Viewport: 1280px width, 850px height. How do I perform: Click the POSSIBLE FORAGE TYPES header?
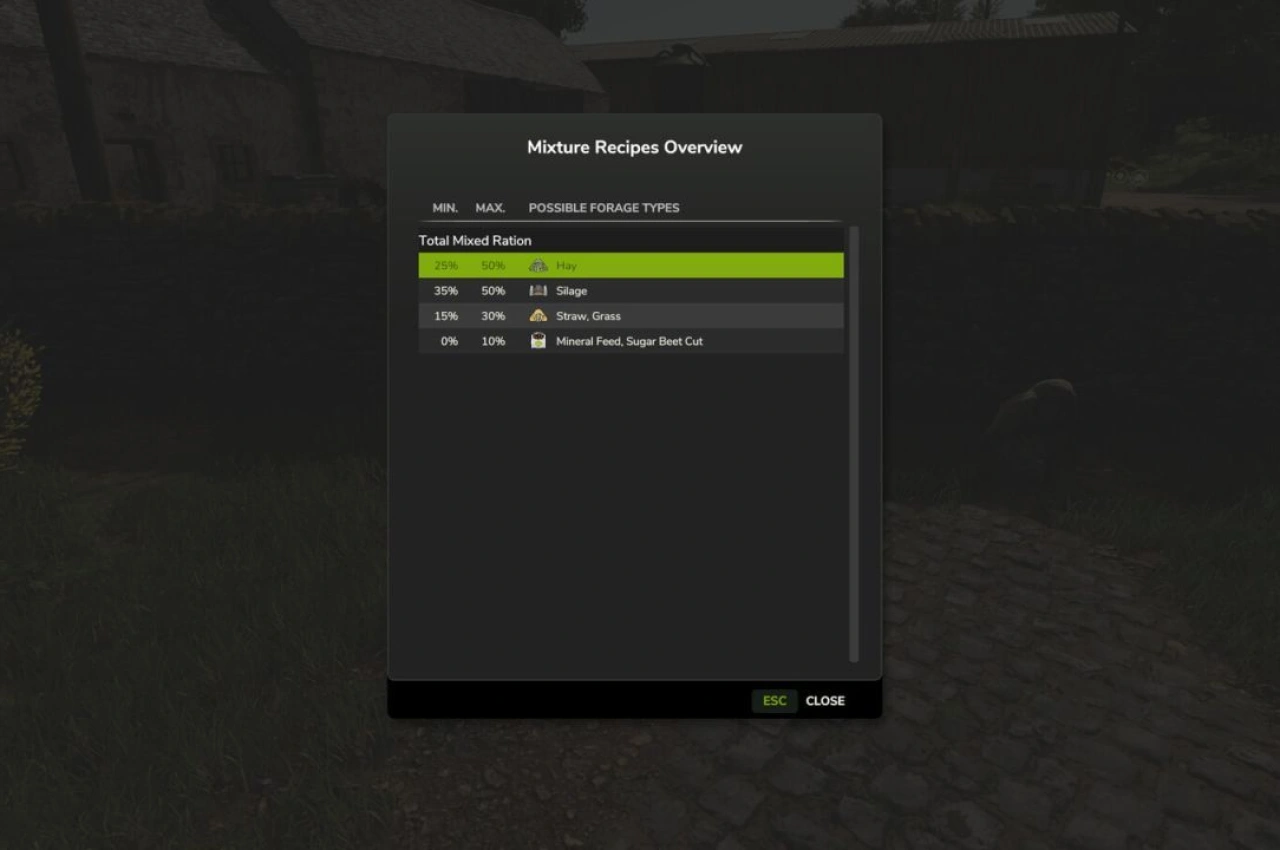[604, 208]
